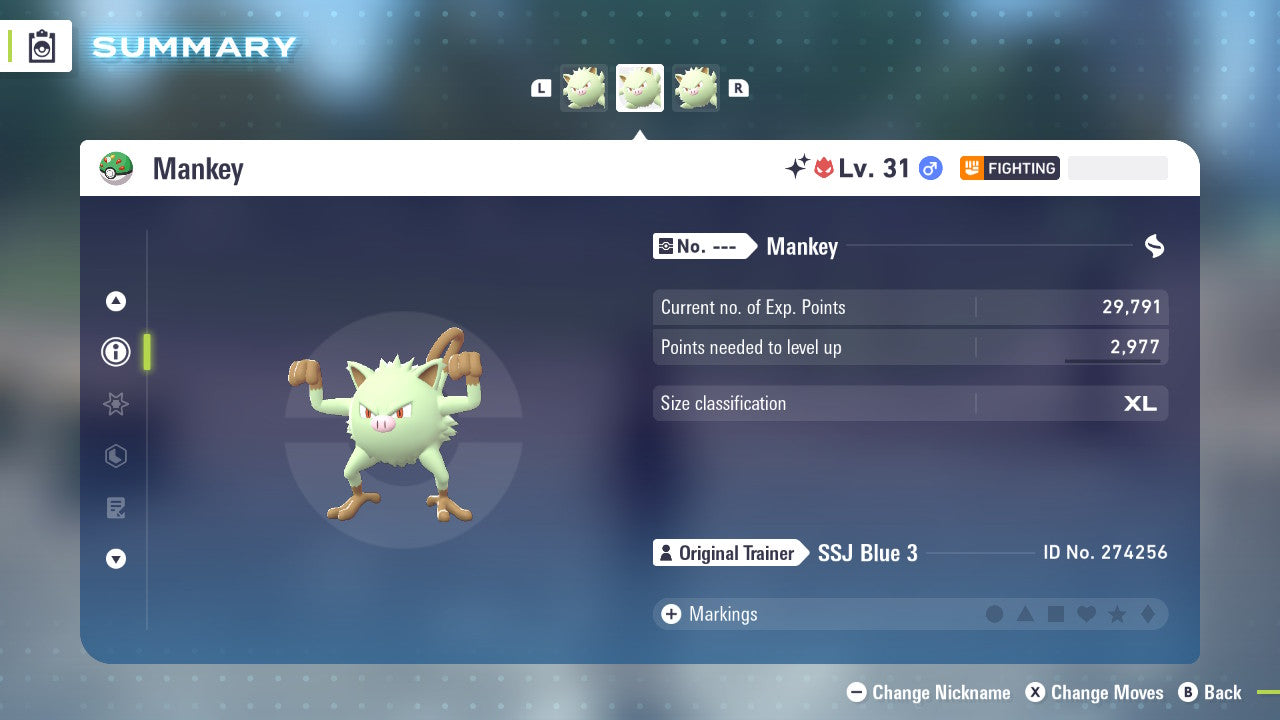1280x720 pixels.
Task: Click the up arrow above the sidebar
Action: tap(116, 301)
